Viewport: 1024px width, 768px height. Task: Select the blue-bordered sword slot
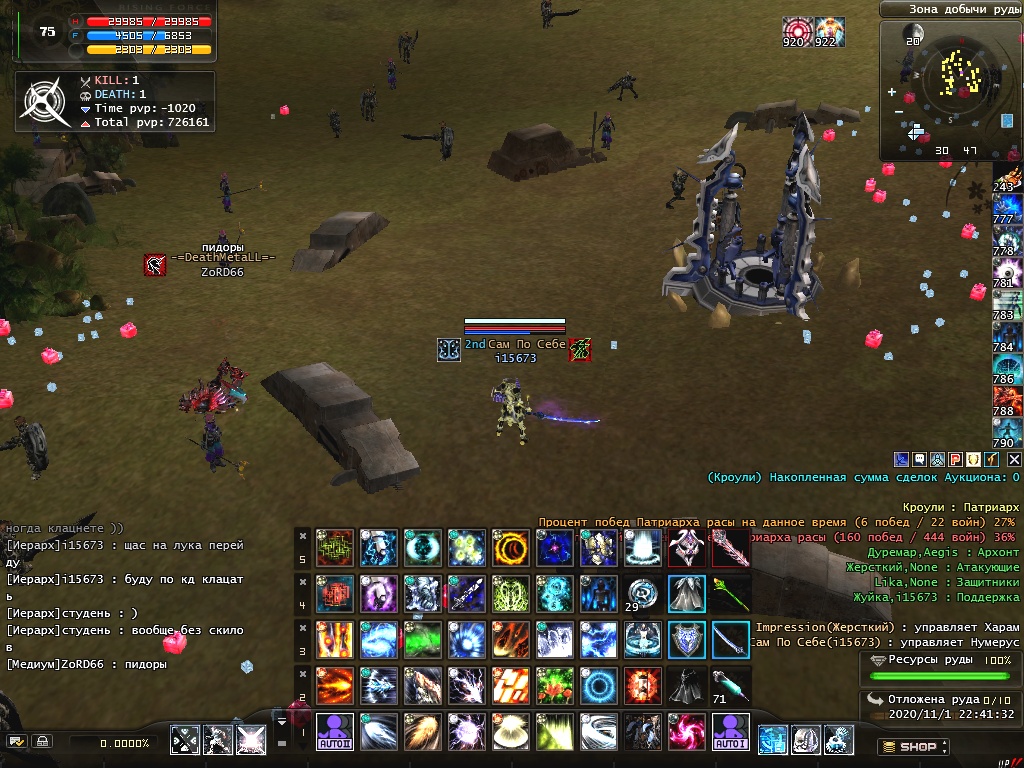pos(731,640)
